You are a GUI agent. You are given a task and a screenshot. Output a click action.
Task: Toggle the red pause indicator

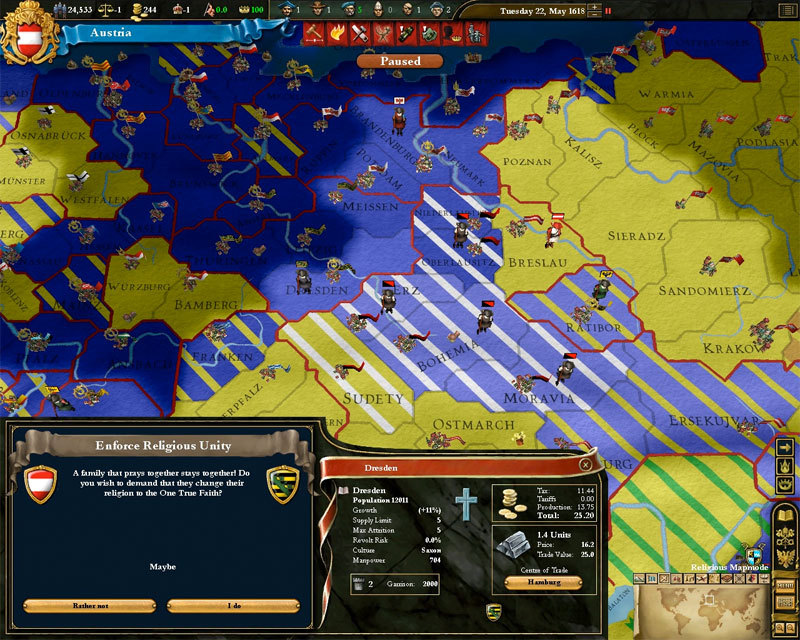pos(608,12)
